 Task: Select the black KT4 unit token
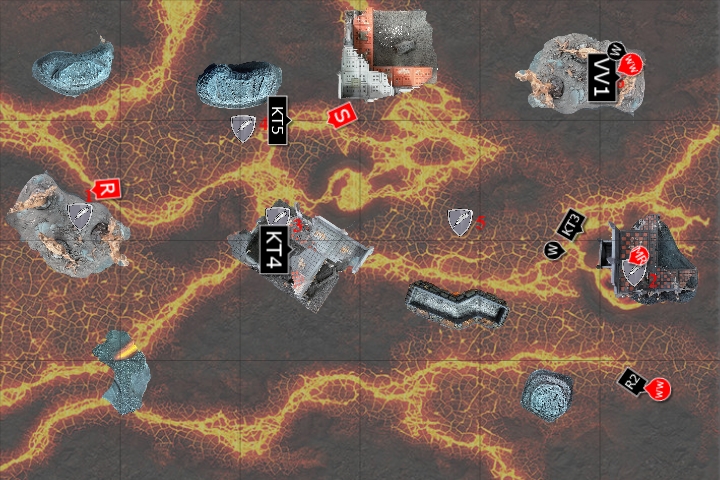pyautogui.click(x=274, y=250)
